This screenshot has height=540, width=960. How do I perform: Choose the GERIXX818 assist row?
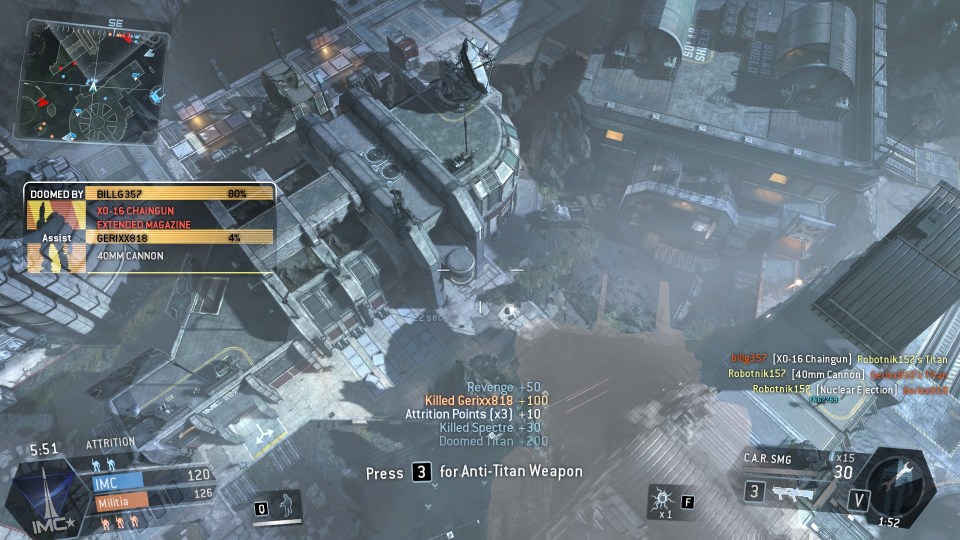[180, 238]
